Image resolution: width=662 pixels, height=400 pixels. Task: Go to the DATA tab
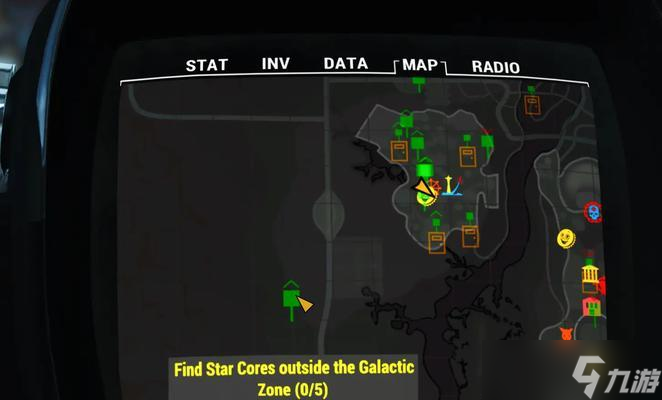pos(346,64)
